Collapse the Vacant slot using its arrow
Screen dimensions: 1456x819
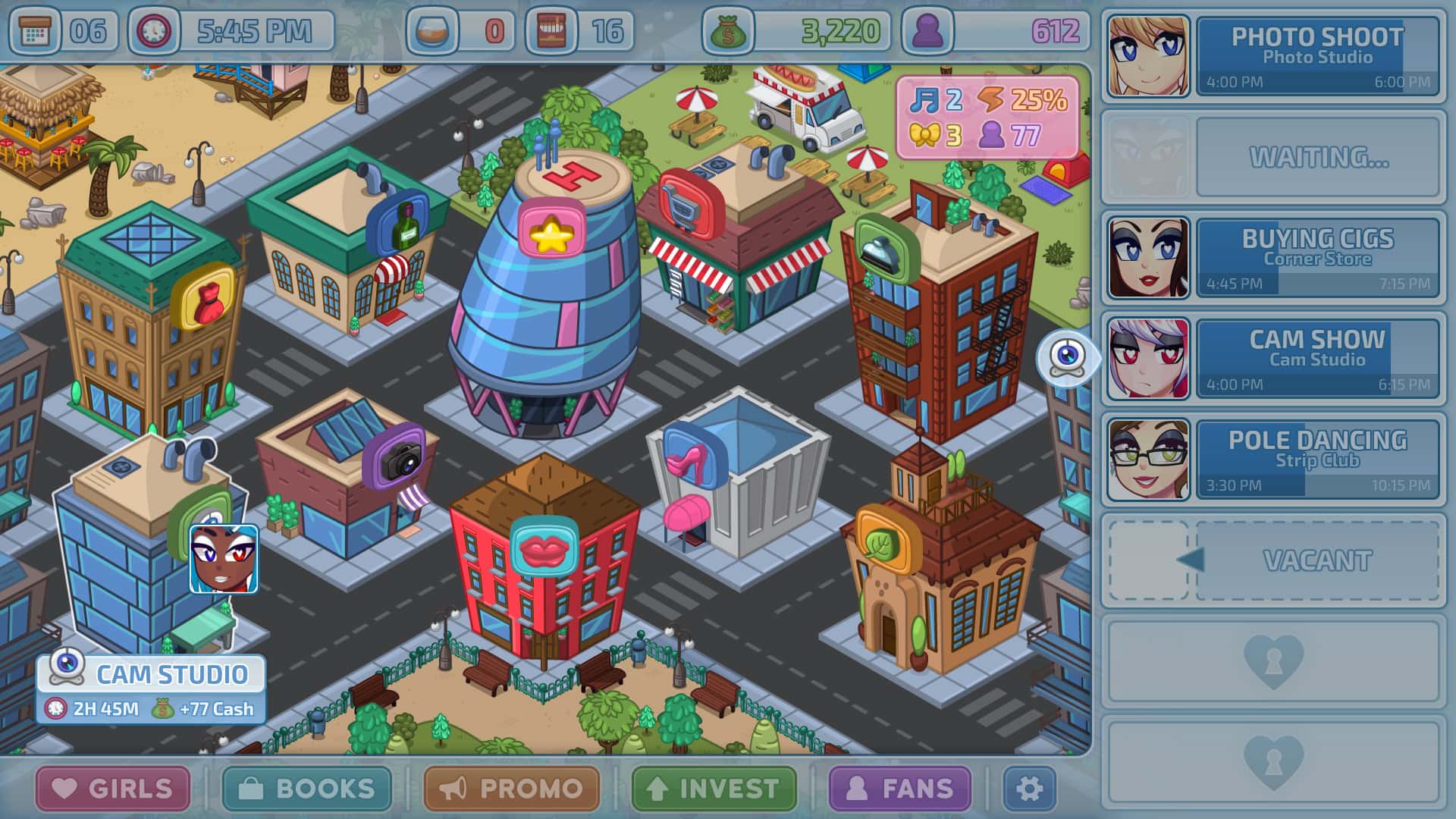pyautogui.click(x=1191, y=560)
